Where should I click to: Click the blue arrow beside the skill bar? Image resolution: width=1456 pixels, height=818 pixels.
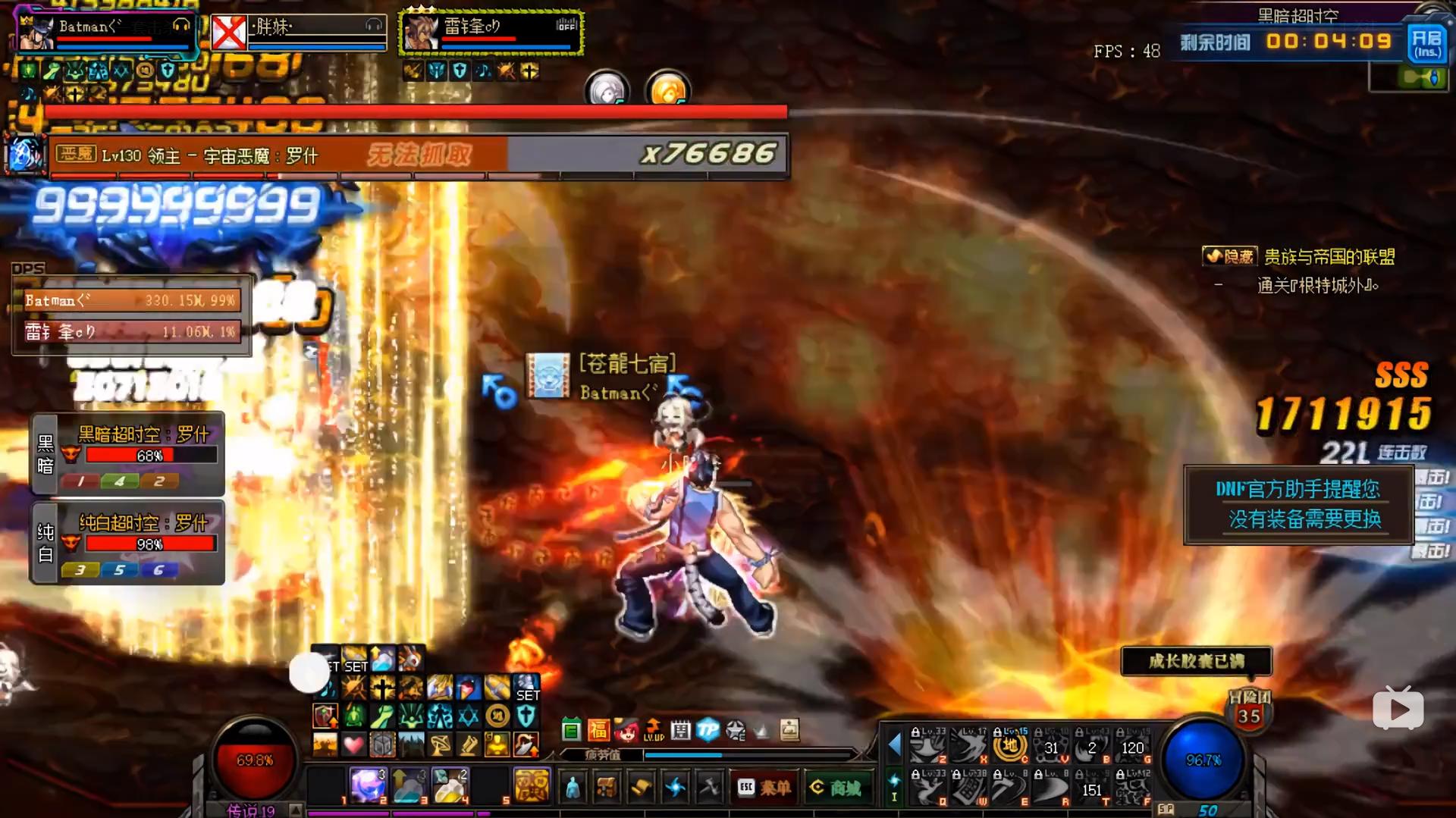click(x=895, y=745)
